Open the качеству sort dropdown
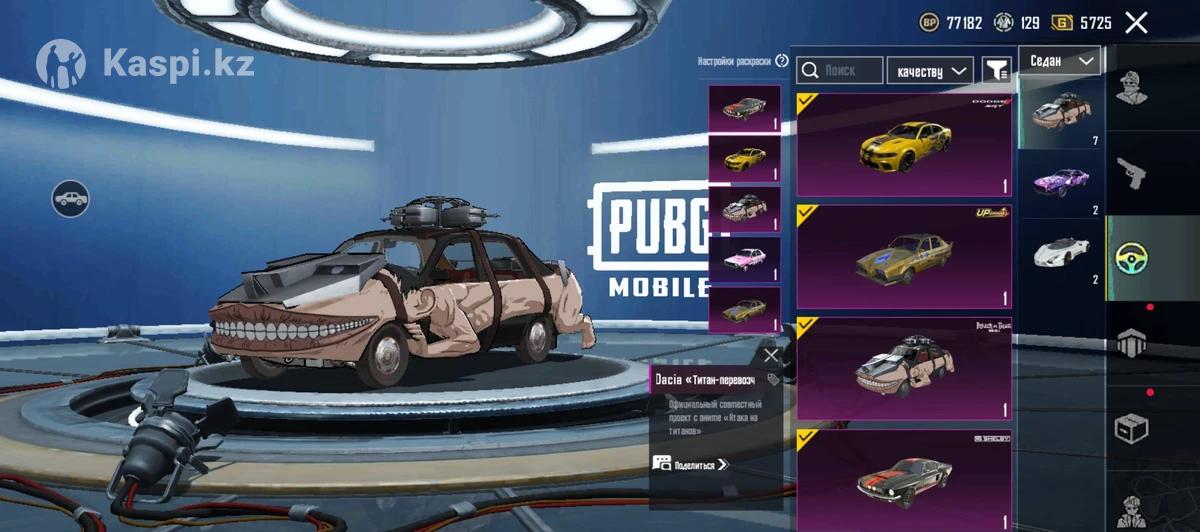The height and width of the screenshot is (532, 1200). click(930, 70)
